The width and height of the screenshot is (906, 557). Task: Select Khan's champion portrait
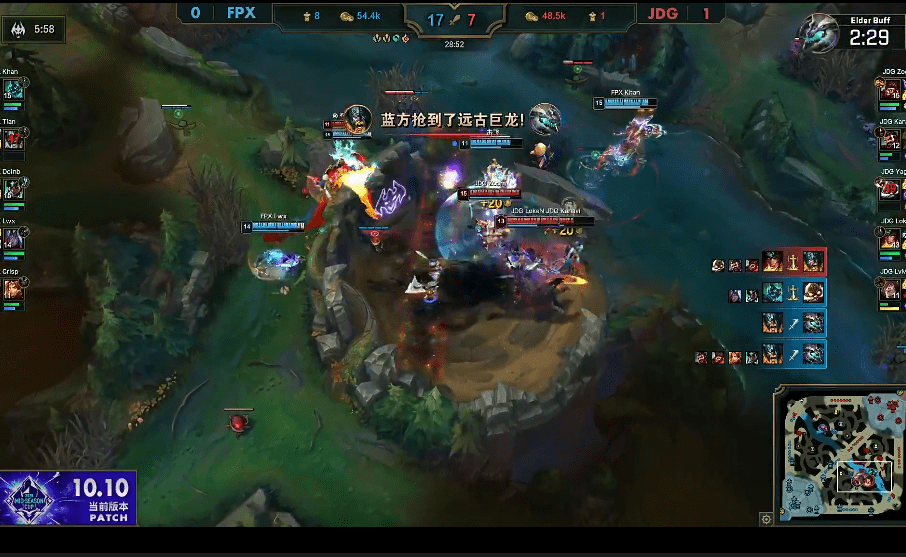point(13,90)
